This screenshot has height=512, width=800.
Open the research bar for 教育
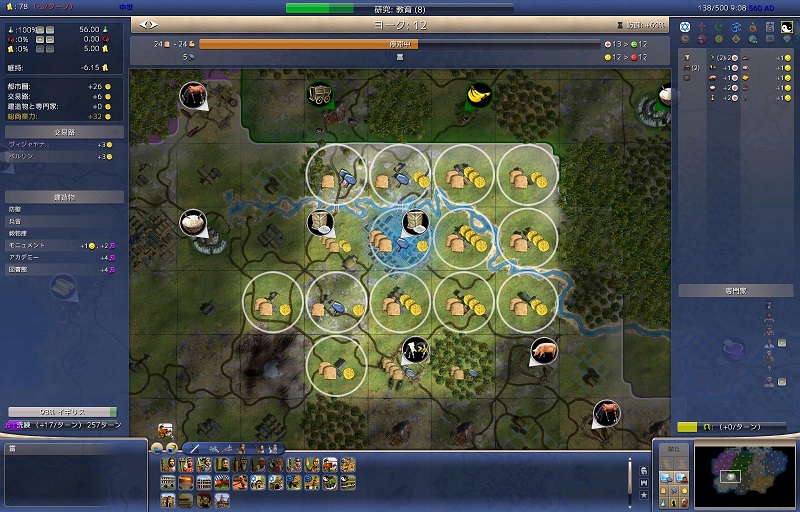(x=398, y=9)
